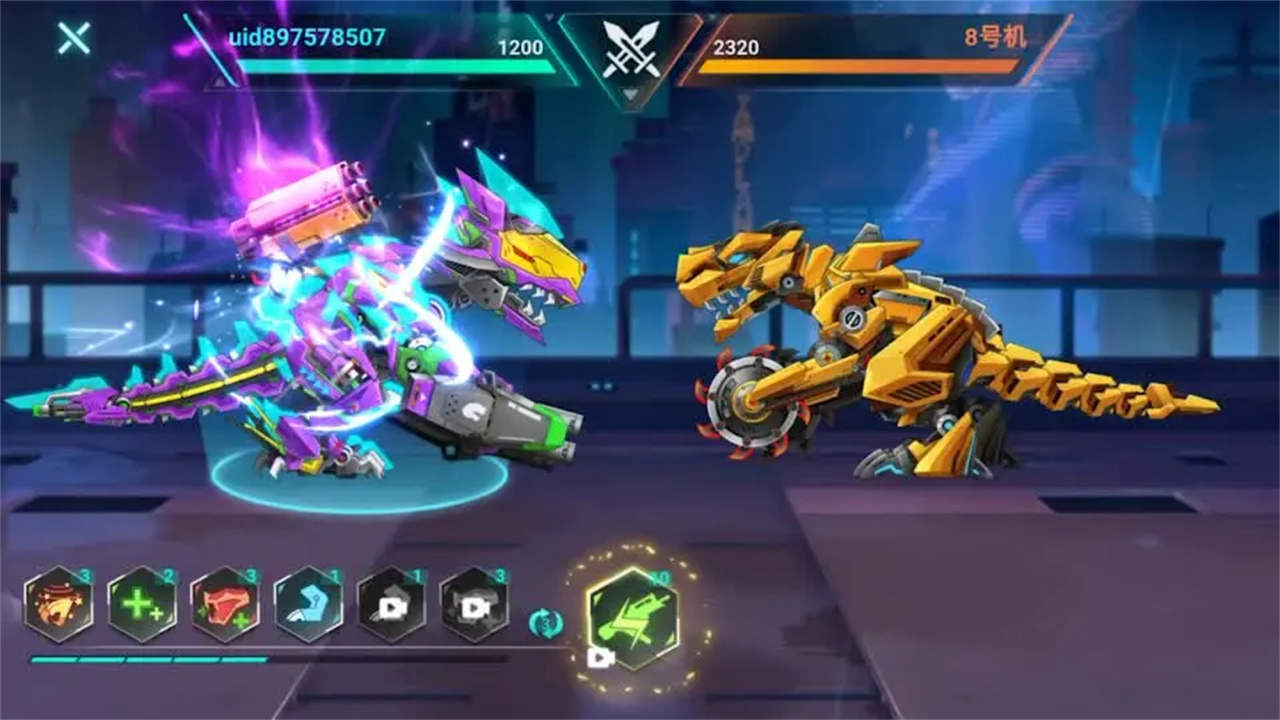Unlock the video-locked skill costing 3
Screen dimensions: 1280x720
tap(474, 604)
